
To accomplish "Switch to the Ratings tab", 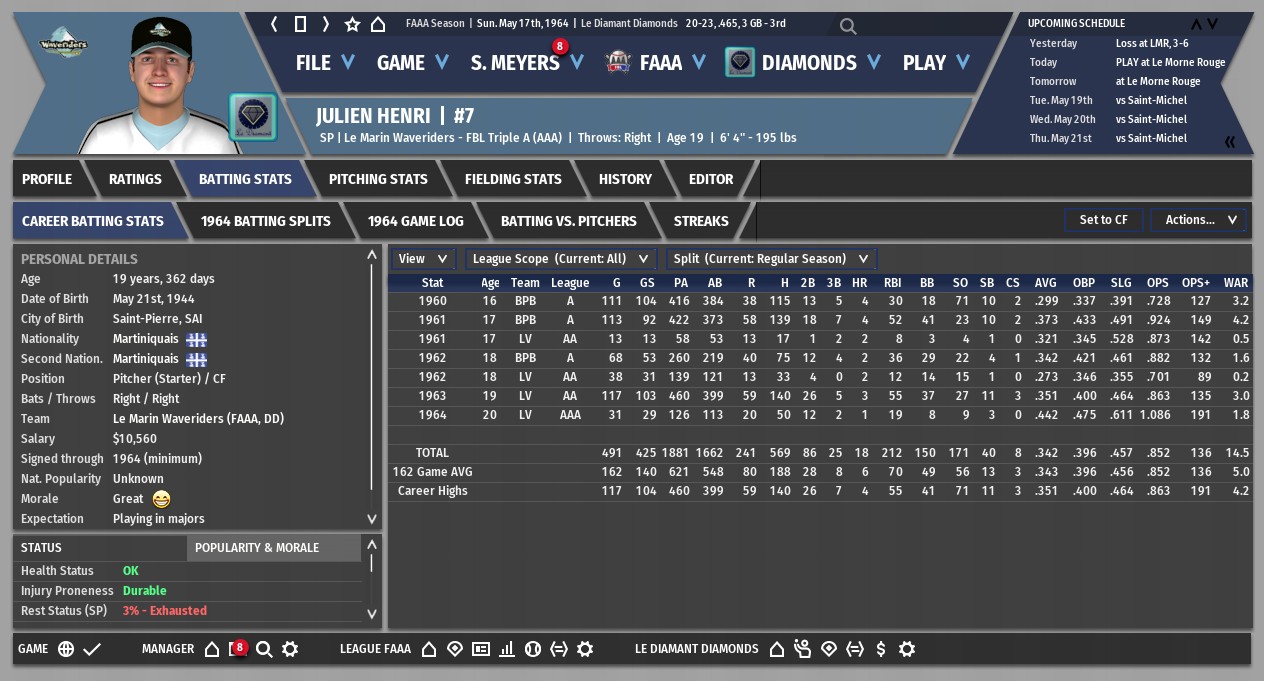I will coord(135,179).
